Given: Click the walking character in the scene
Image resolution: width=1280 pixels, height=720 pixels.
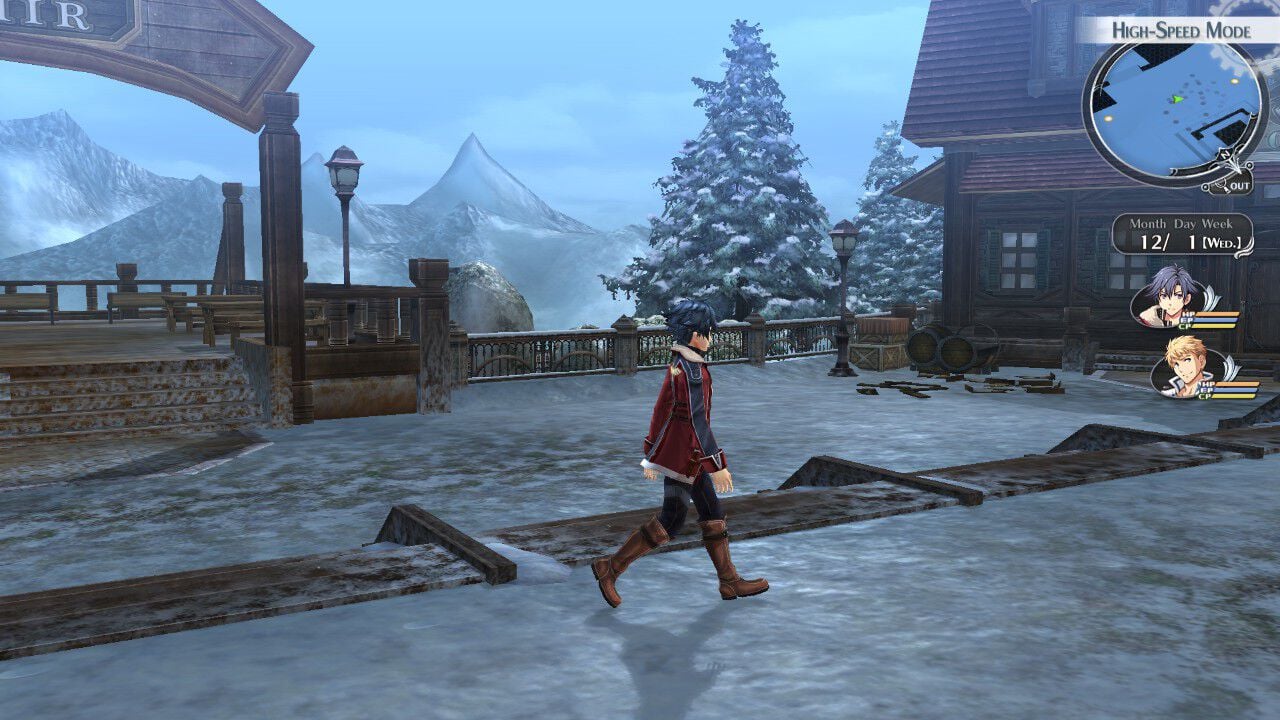Looking at the screenshot, I should [x=690, y=430].
